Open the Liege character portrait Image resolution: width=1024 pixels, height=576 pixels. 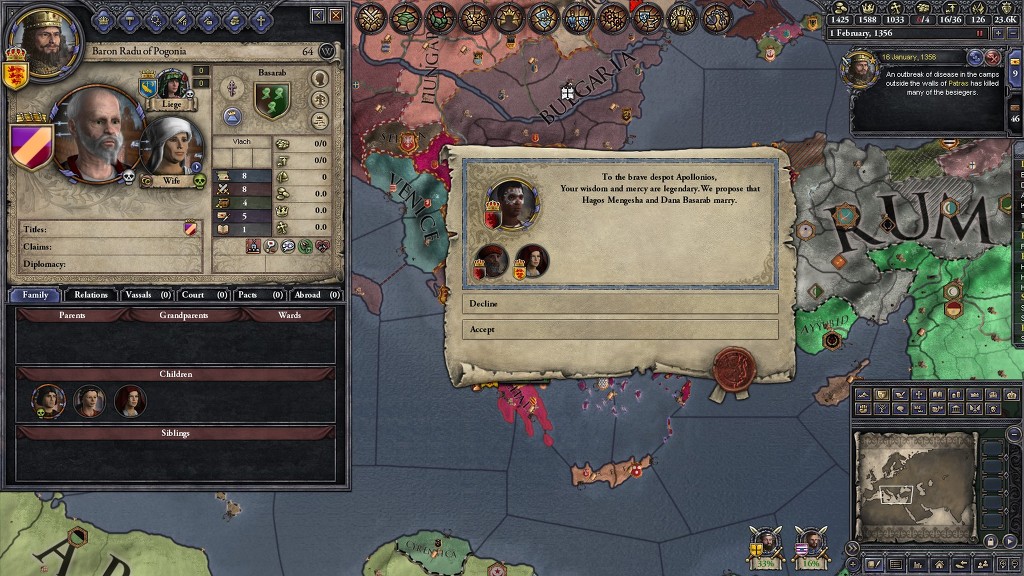pos(172,86)
